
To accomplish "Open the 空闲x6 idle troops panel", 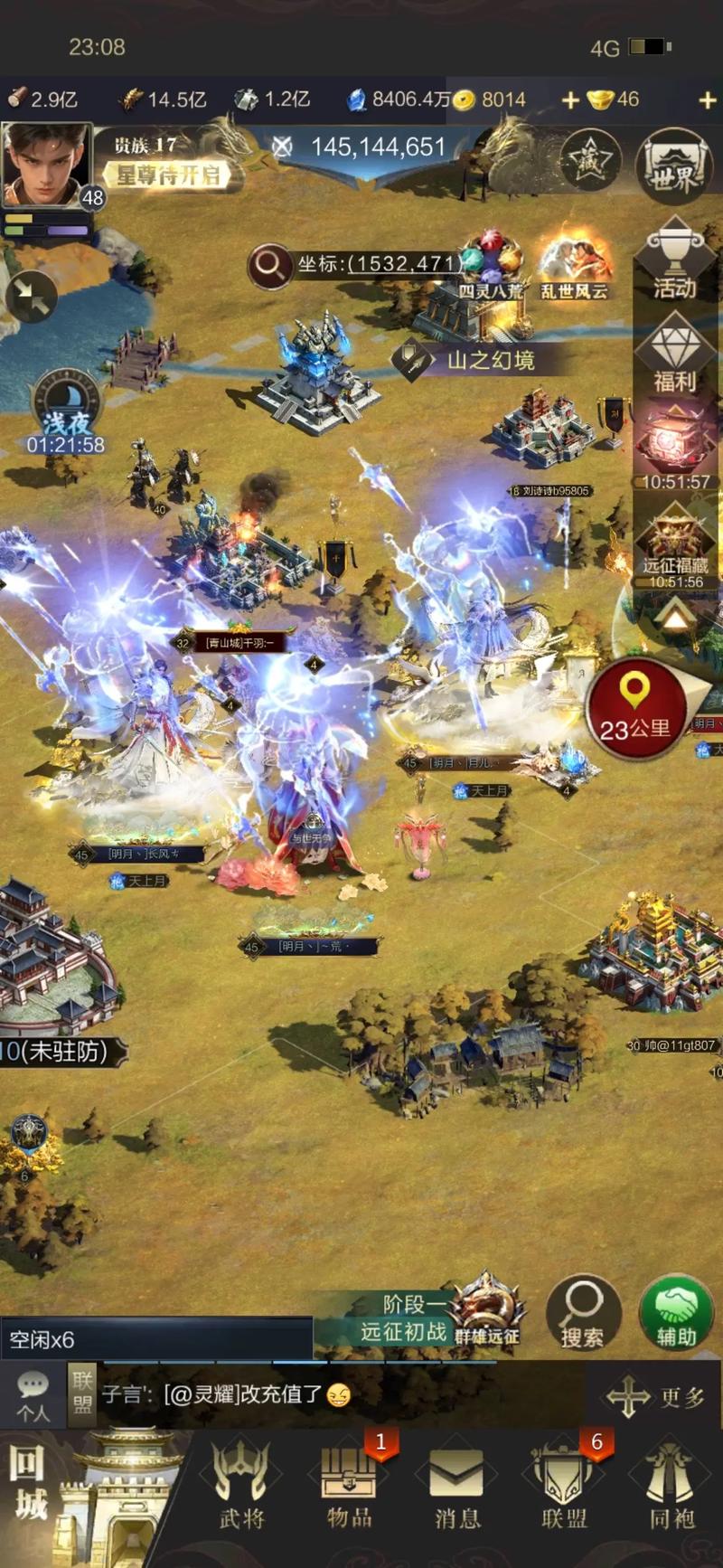I will 155,1339.
